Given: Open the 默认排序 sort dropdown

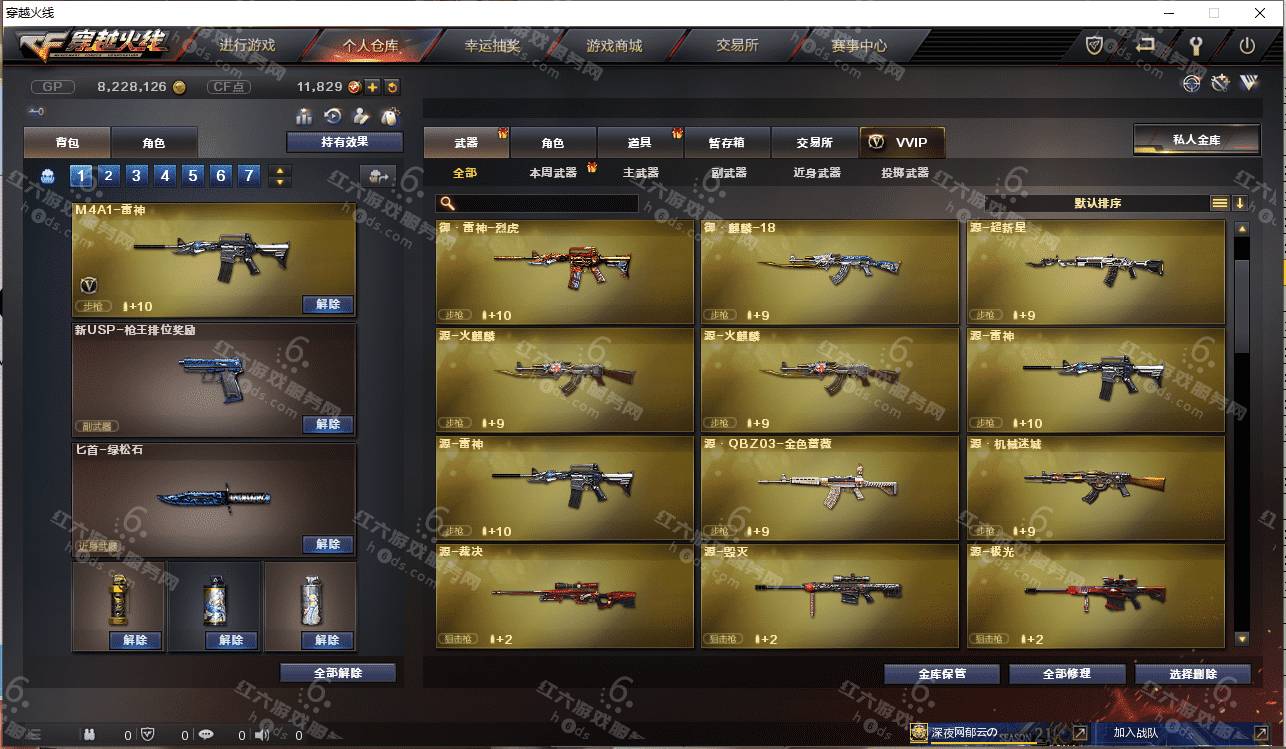Looking at the screenshot, I should [1097, 203].
